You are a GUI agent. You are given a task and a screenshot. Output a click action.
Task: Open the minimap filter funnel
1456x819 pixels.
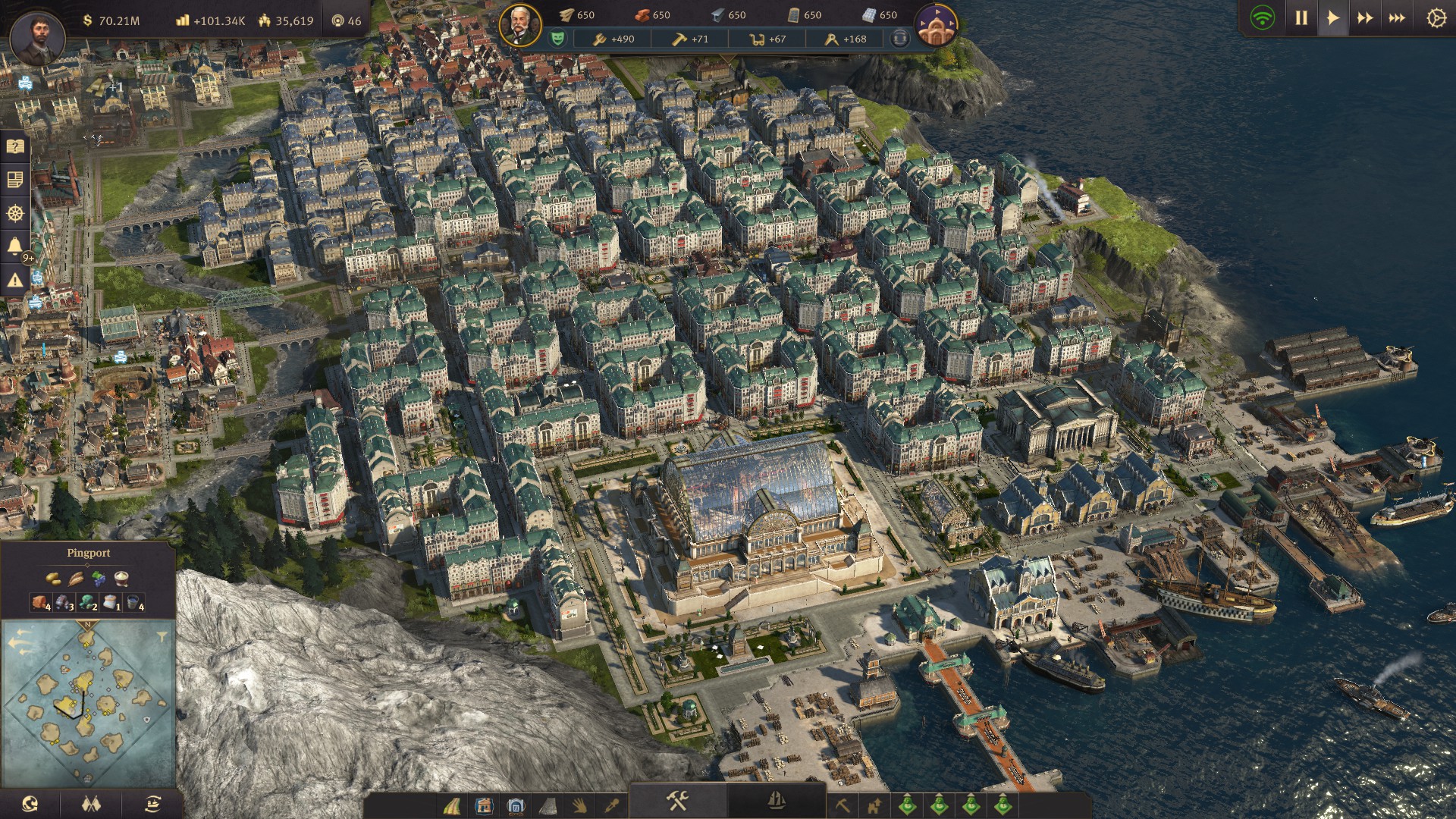(162, 635)
